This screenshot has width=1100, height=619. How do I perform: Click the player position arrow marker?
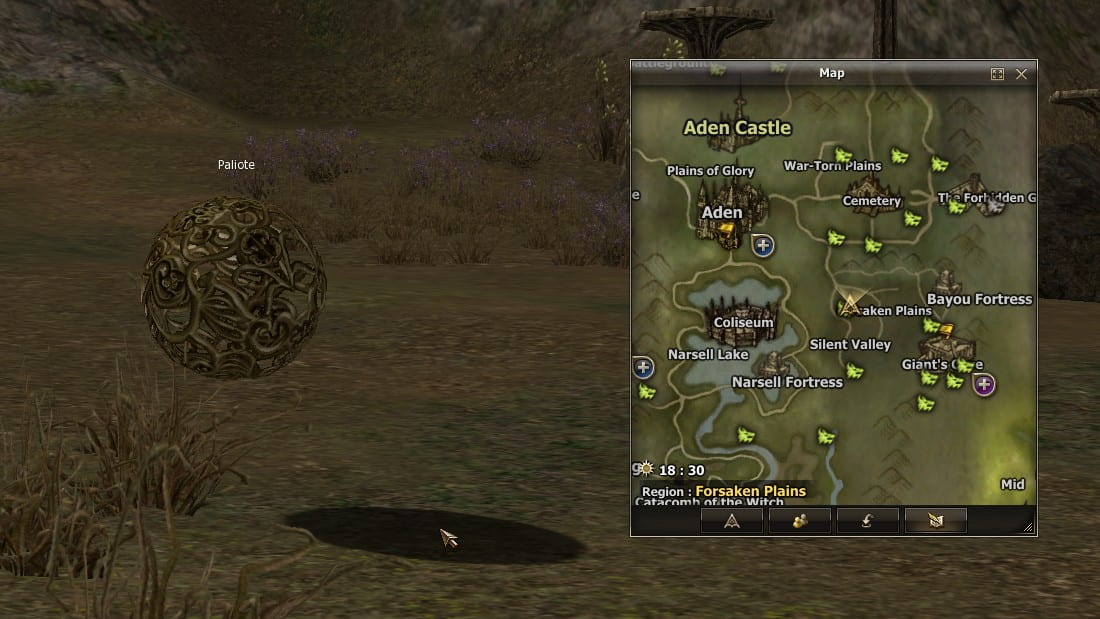pyautogui.click(x=850, y=305)
